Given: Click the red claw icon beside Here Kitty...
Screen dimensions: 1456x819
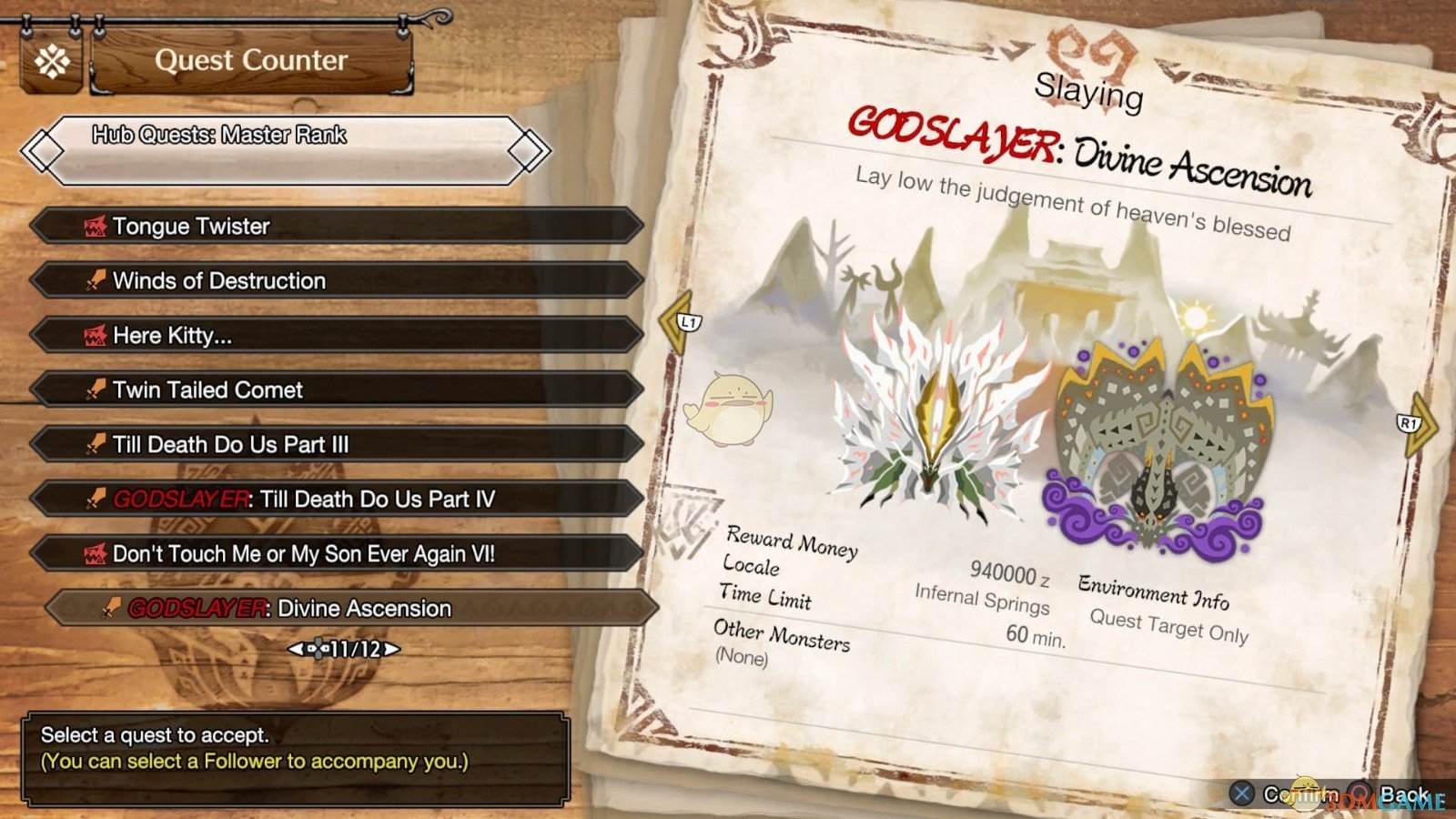Looking at the screenshot, I should 96,335.
